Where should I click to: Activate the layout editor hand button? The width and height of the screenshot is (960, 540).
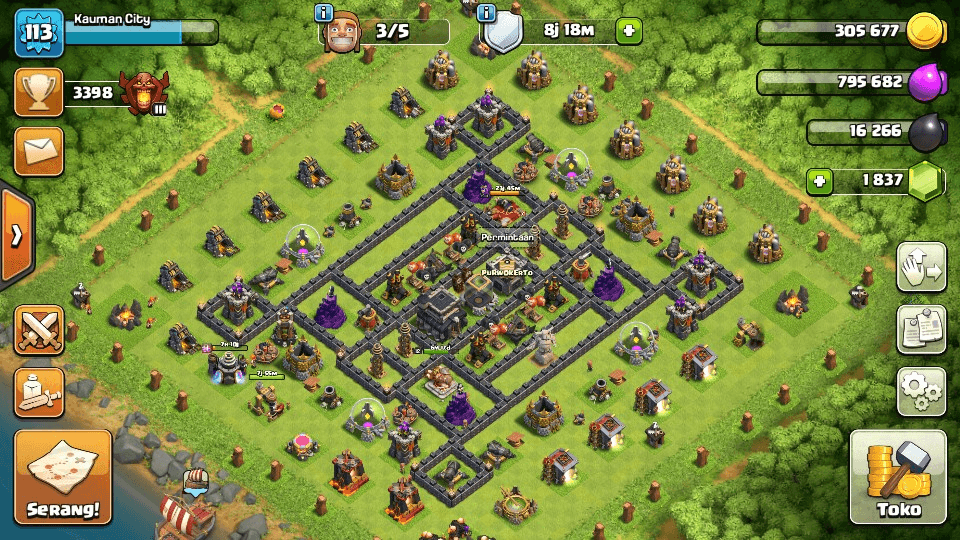tap(920, 267)
